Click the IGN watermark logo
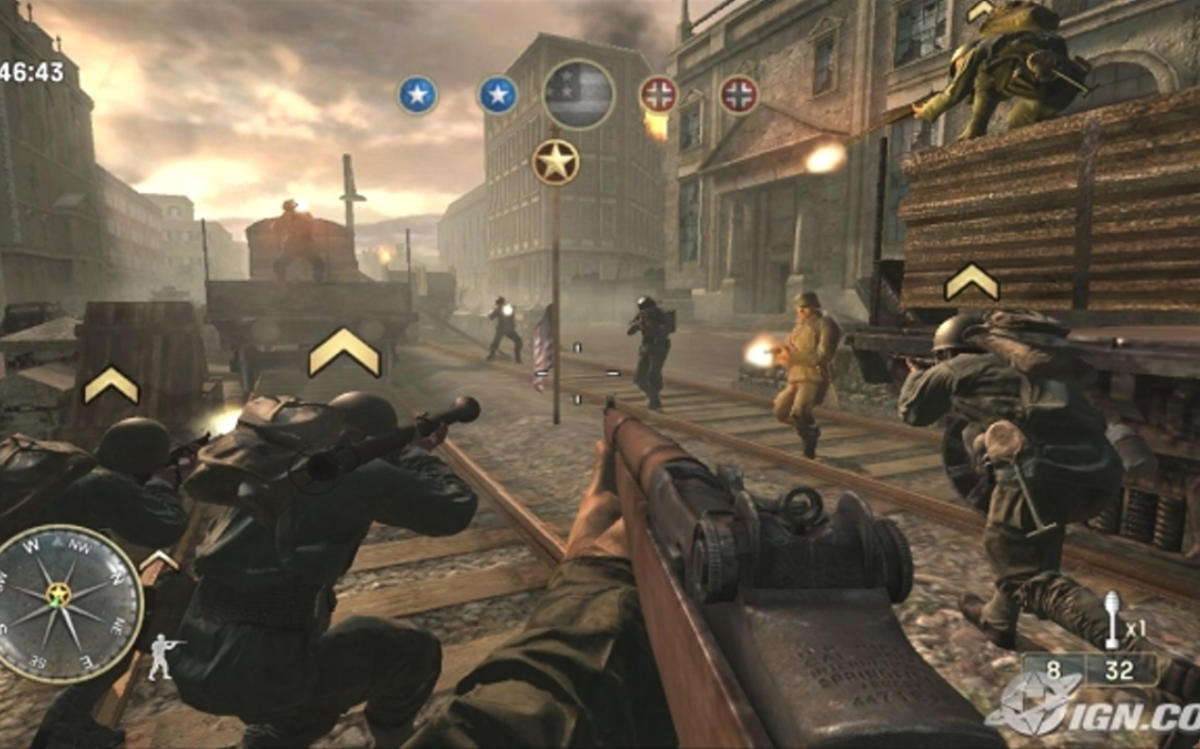Image resolution: width=1200 pixels, height=749 pixels. click(1090, 706)
